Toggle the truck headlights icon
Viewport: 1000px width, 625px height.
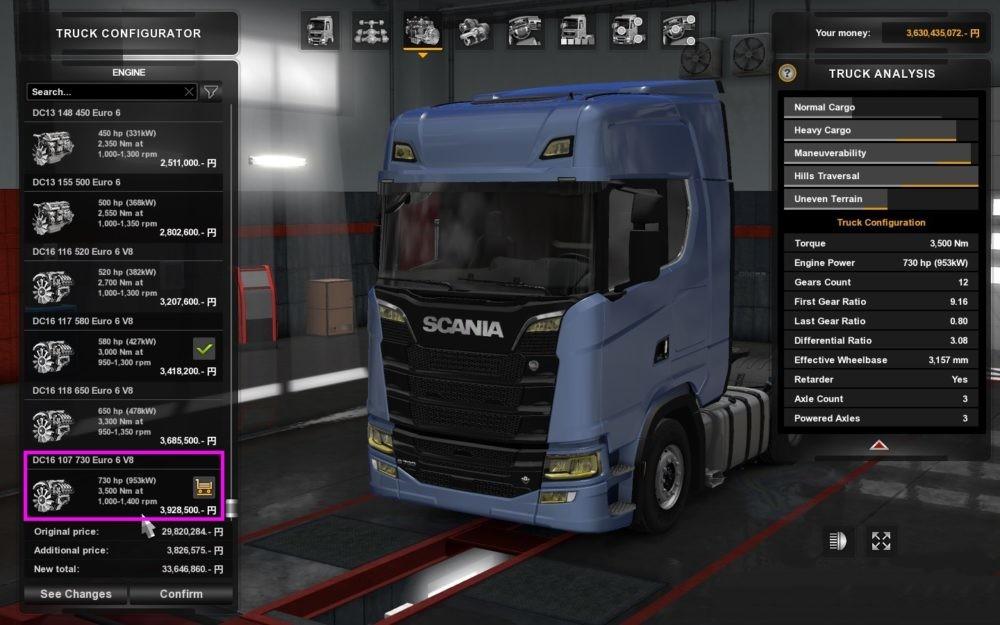pyautogui.click(x=836, y=541)
